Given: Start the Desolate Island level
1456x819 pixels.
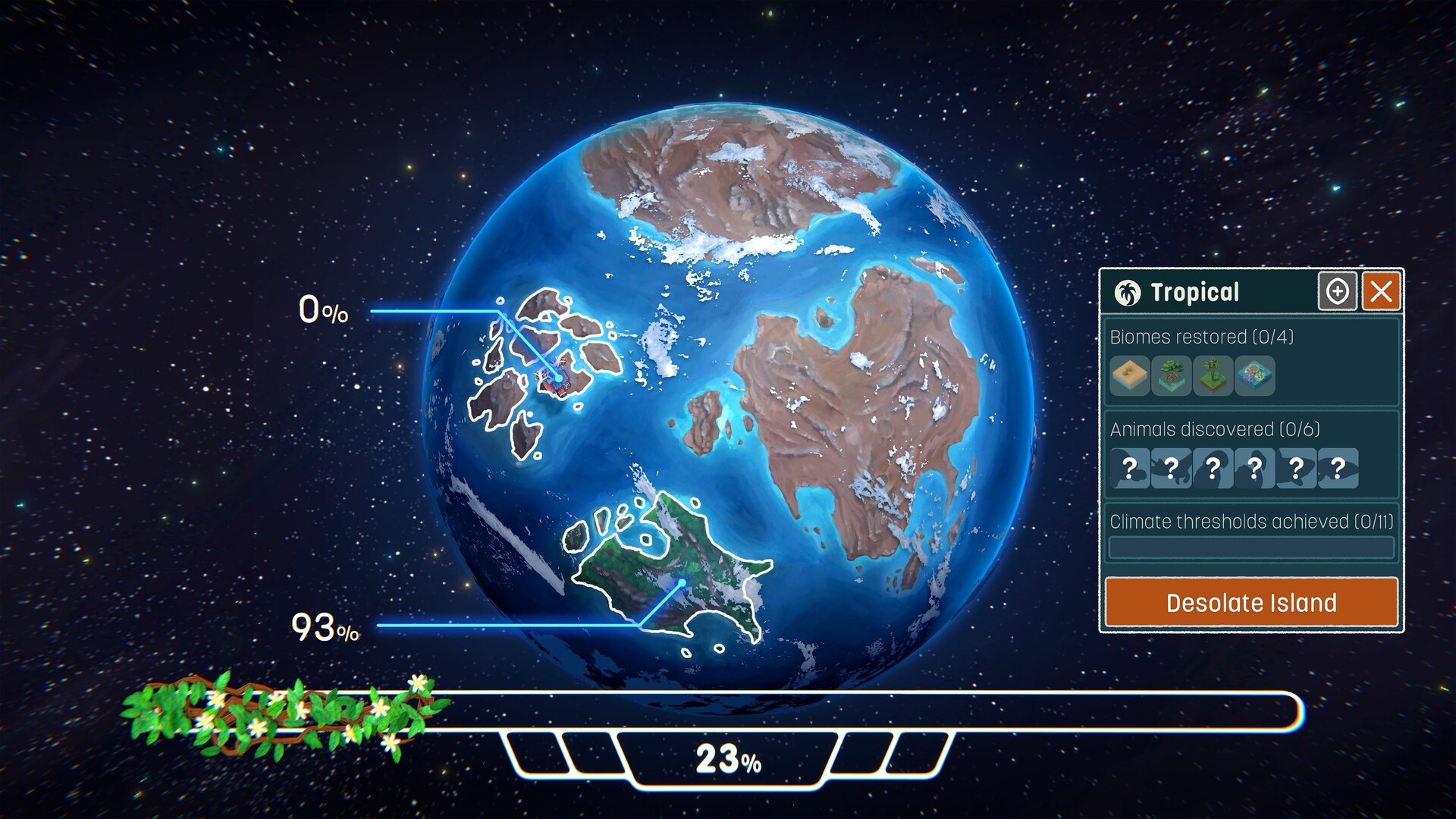Looking at the screenshot, I should tap(1251, 602).
